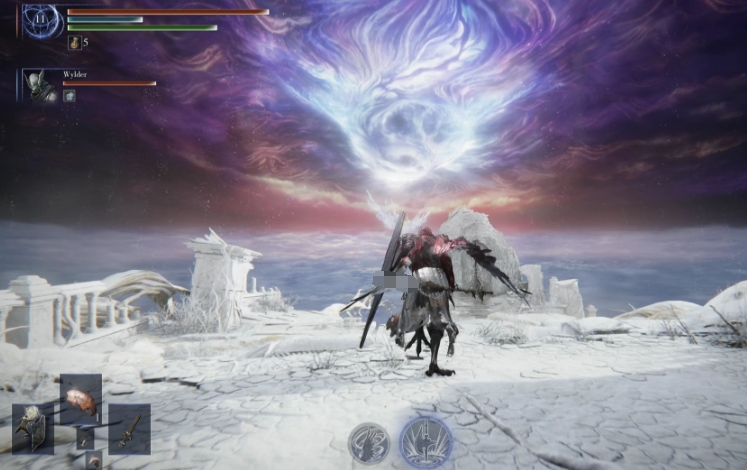Select Wylder's teammate portrait
Screen dimensions: 747x470
click(40, 86)
